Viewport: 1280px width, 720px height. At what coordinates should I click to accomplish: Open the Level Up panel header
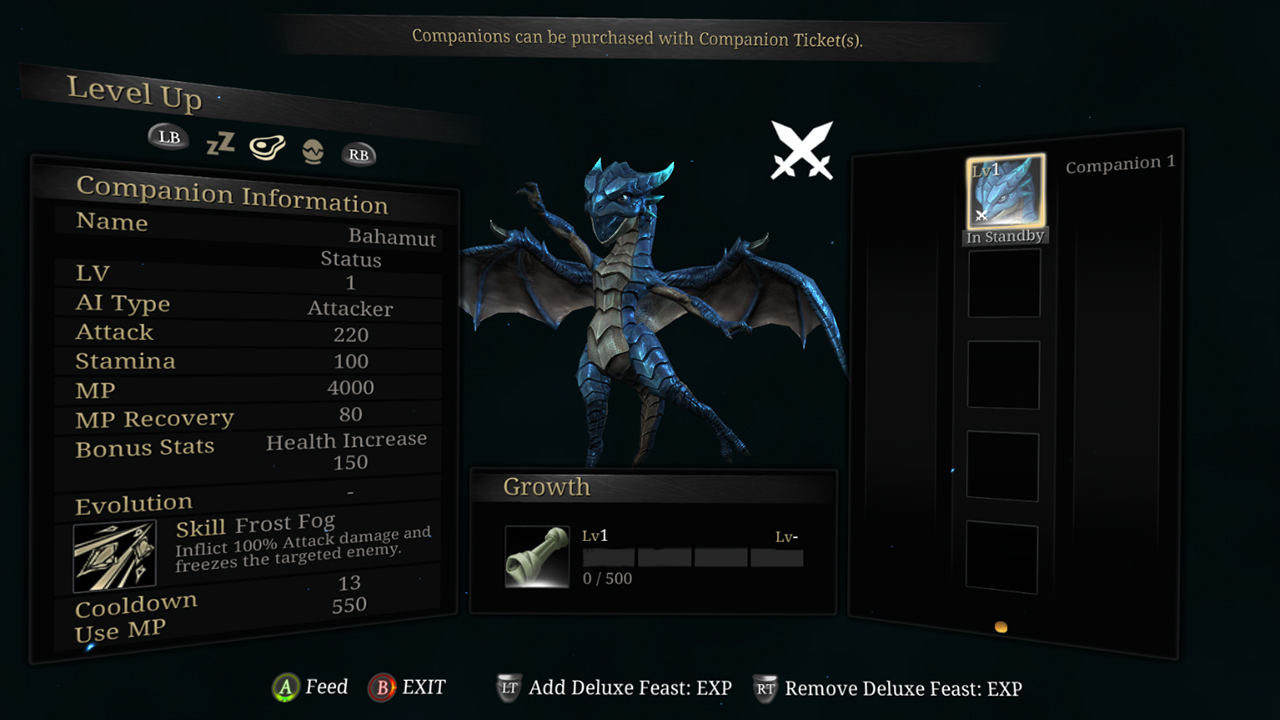[x=134, y=97]
